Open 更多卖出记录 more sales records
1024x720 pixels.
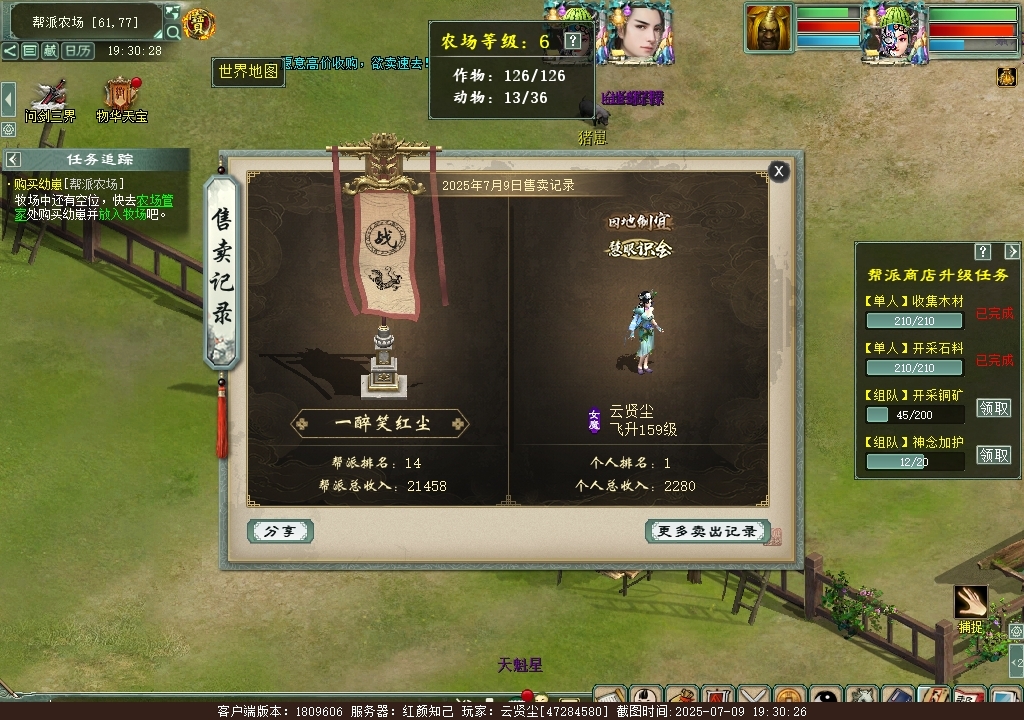click(707, 531)
